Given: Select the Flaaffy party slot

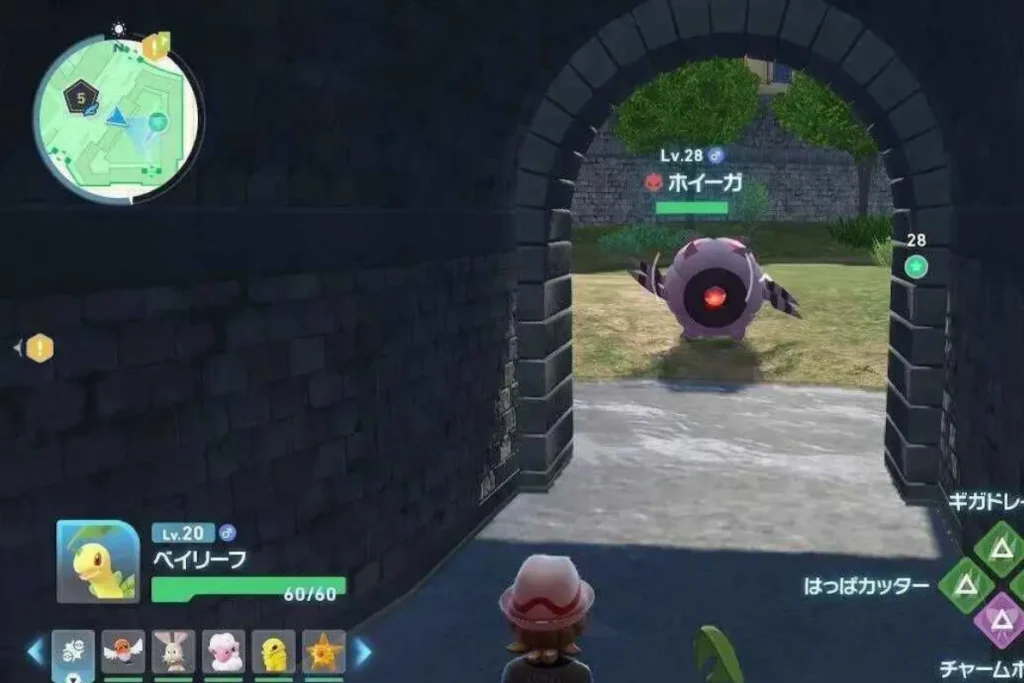Looking at the screenshot, I should (223, 651).
